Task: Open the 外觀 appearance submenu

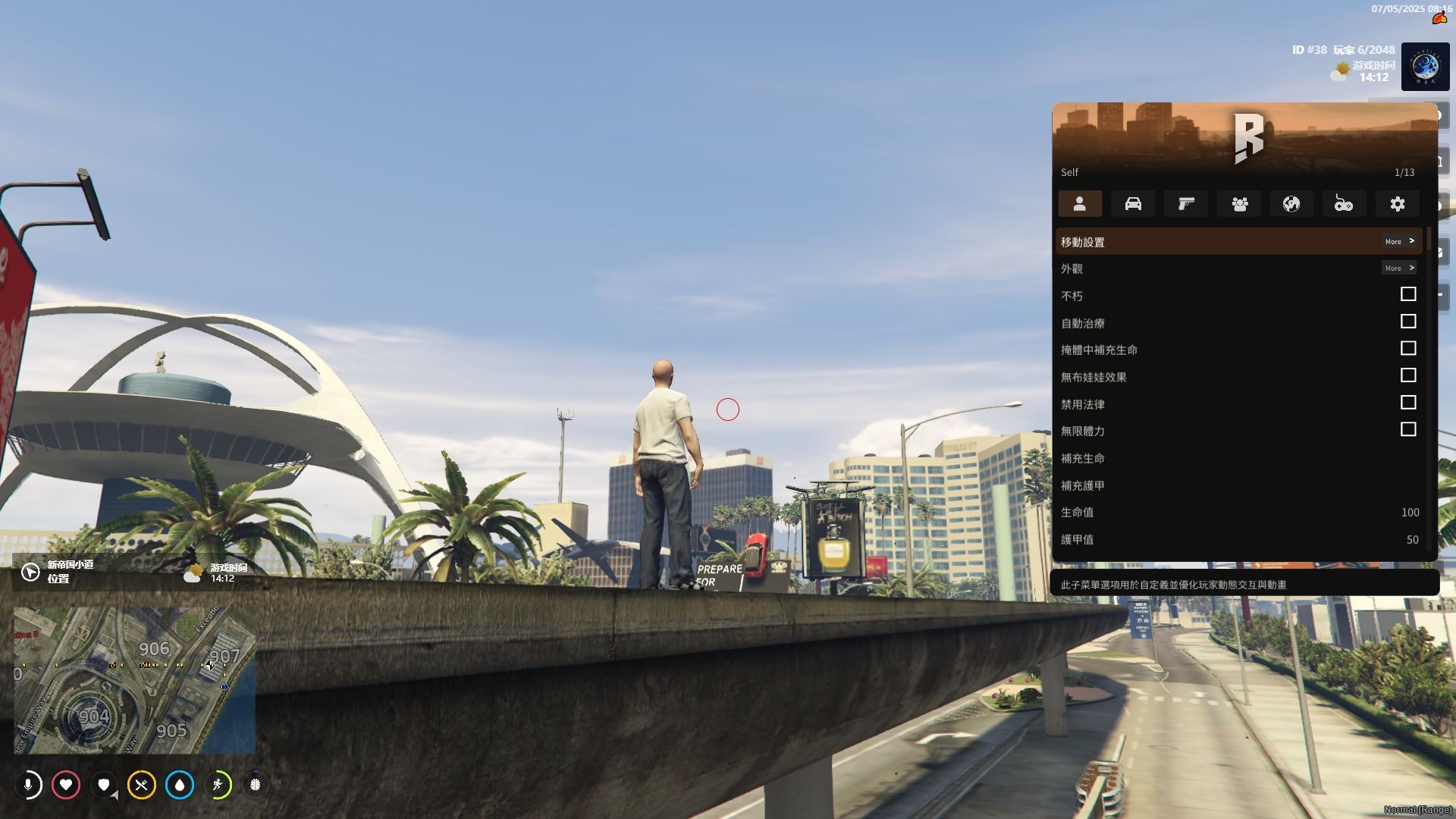Action: pos(1238,268)
